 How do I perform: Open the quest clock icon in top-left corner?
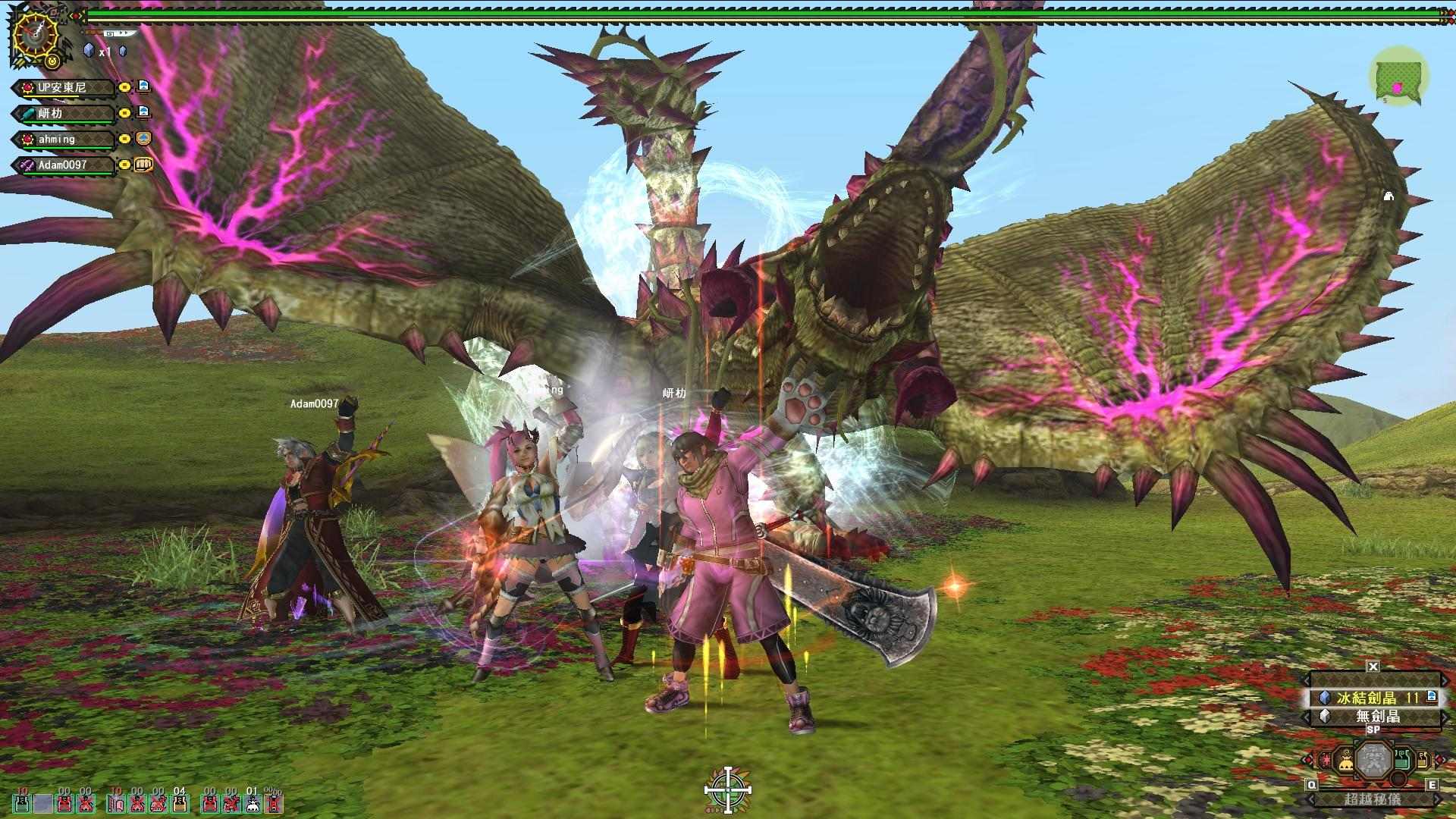[36, 34]
